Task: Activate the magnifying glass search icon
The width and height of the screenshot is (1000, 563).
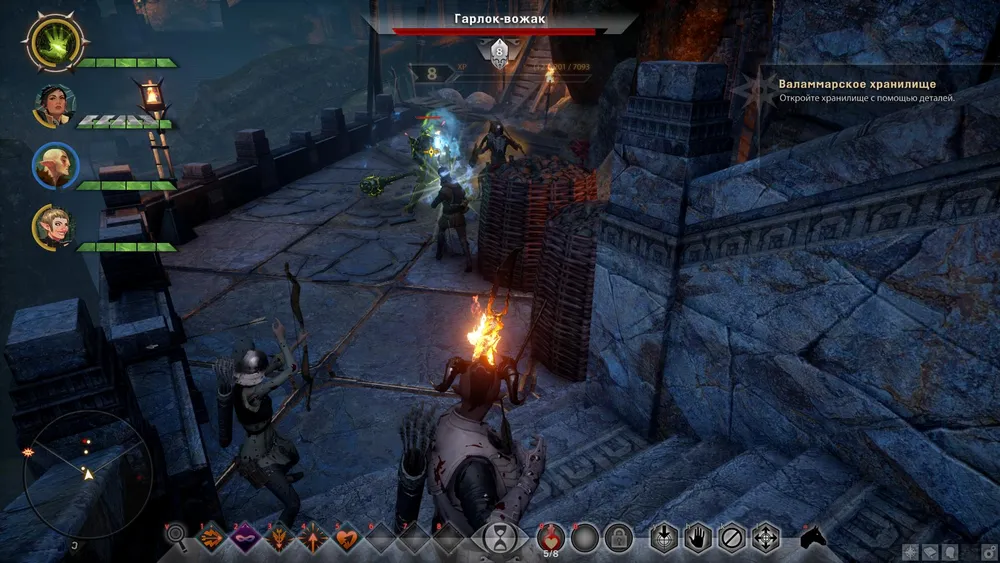Action: pyautogui.click(x=177, y=538)
